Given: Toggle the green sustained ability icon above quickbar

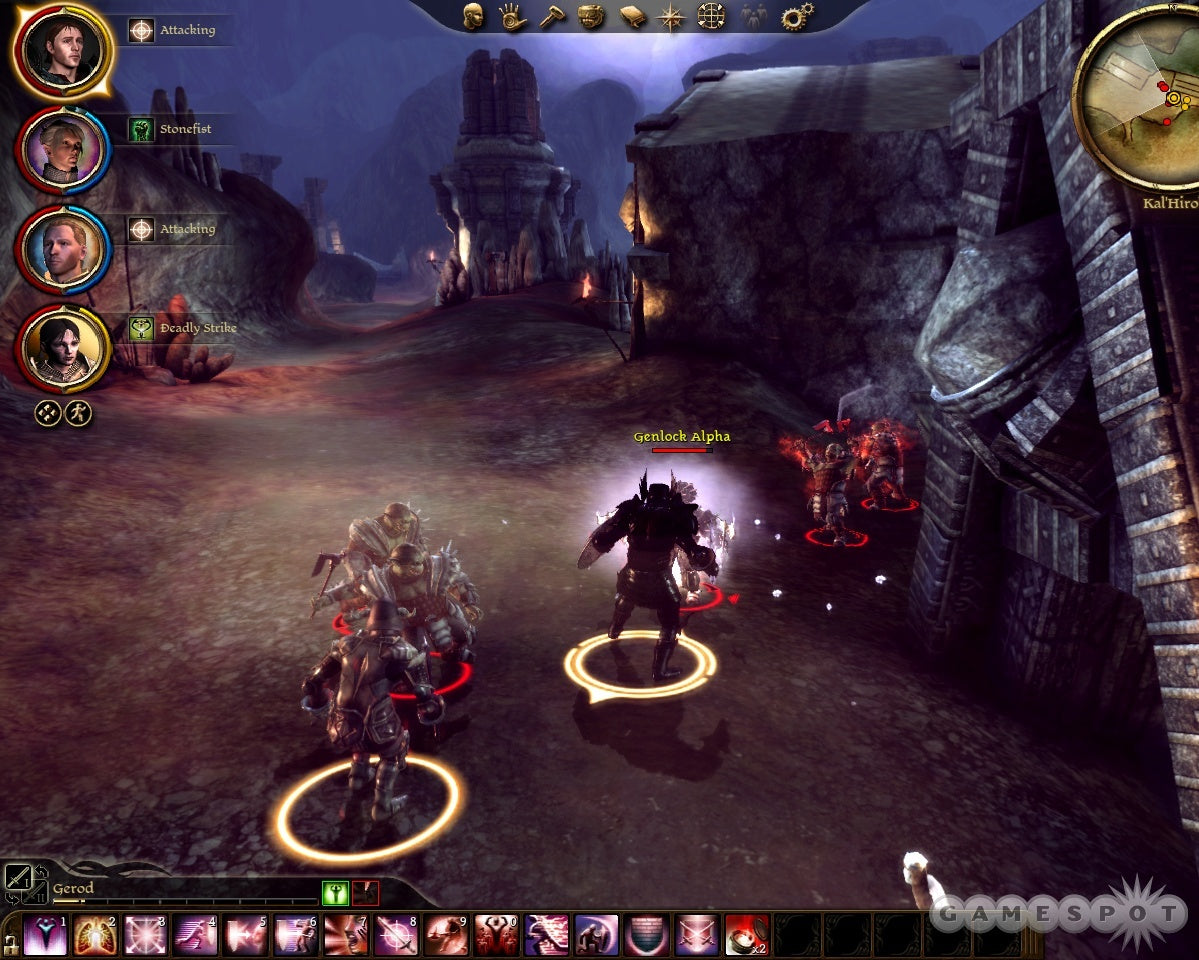Looking at the screenshot, I should click(x=335, y=892).
